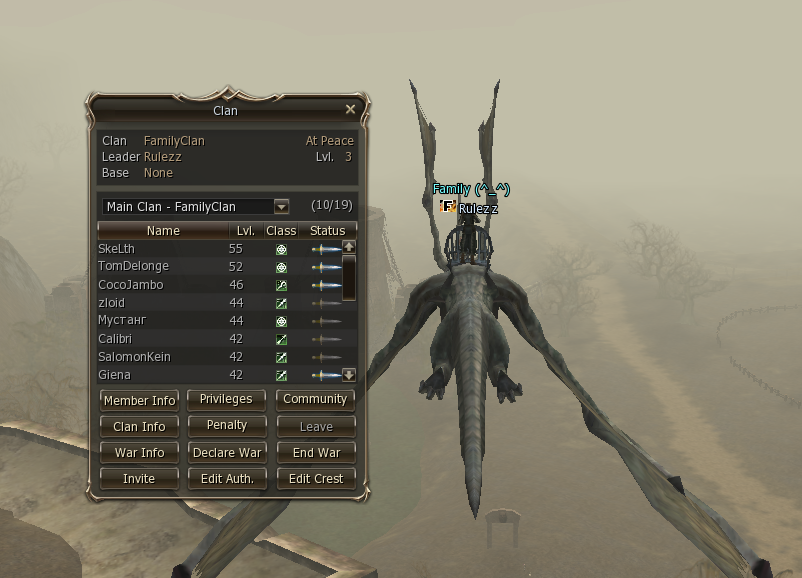Edit the clan crest
802x578 pixels.
(x=316, y=478)
